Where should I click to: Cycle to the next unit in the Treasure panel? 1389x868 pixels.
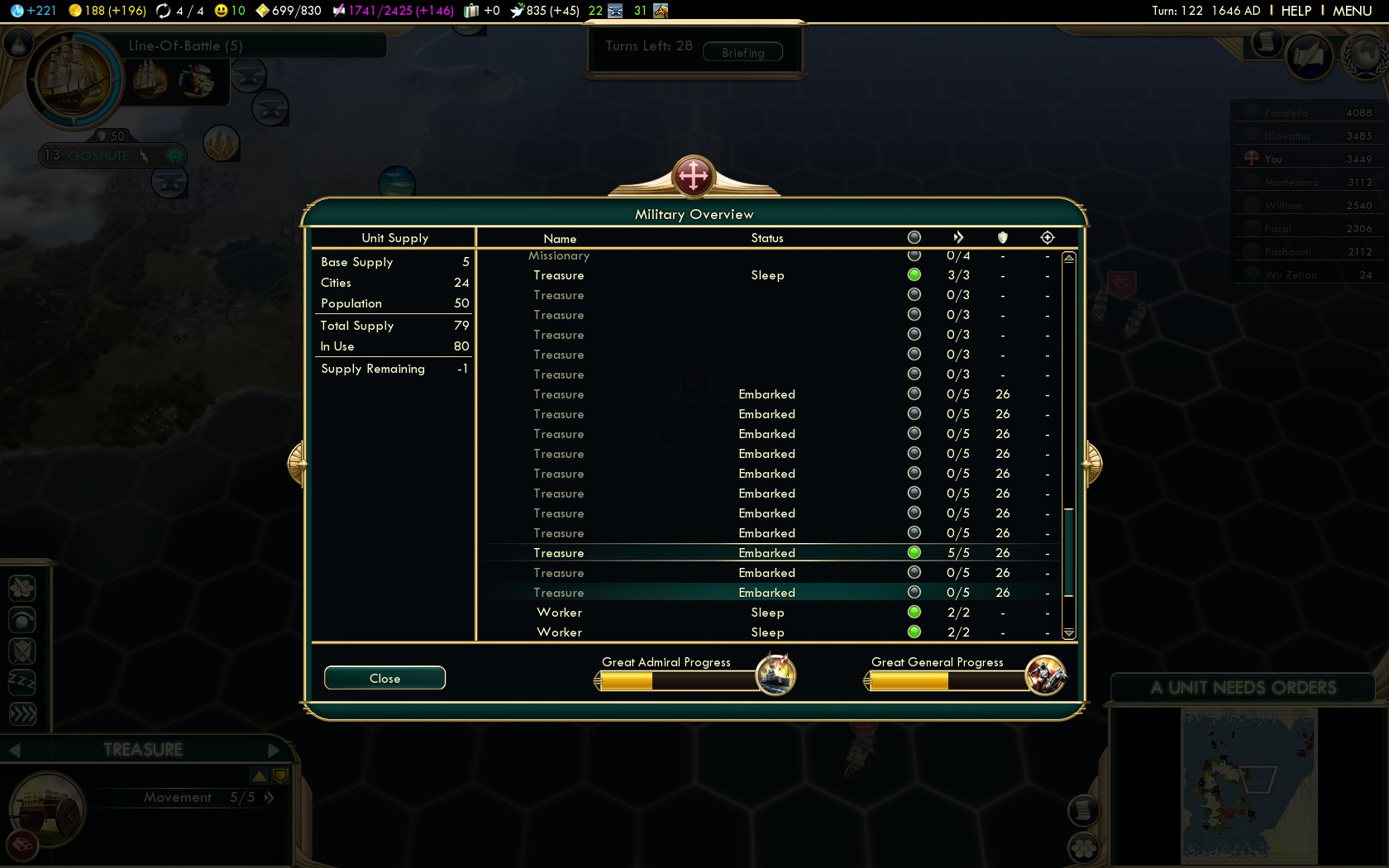[x=274, y=750]
